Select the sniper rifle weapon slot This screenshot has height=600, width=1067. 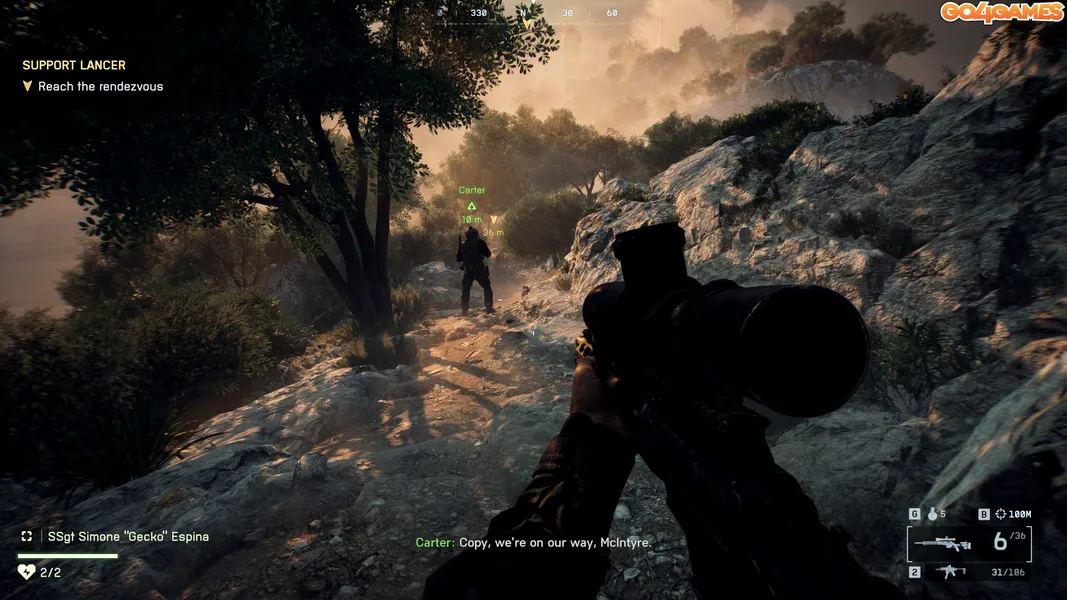click(x=943, y=545)
